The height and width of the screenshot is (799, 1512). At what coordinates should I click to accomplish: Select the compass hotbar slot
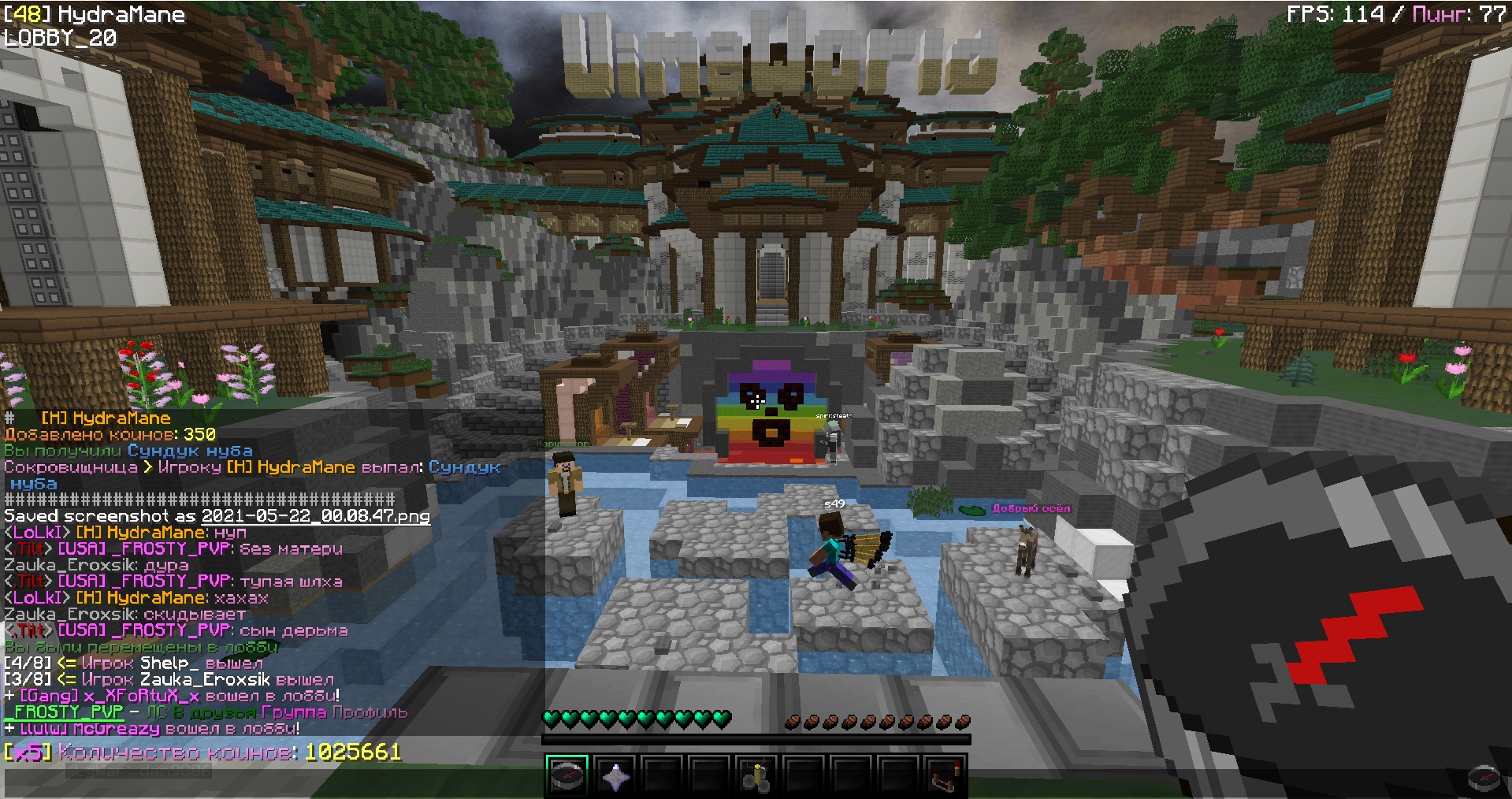tap(567, 776)
